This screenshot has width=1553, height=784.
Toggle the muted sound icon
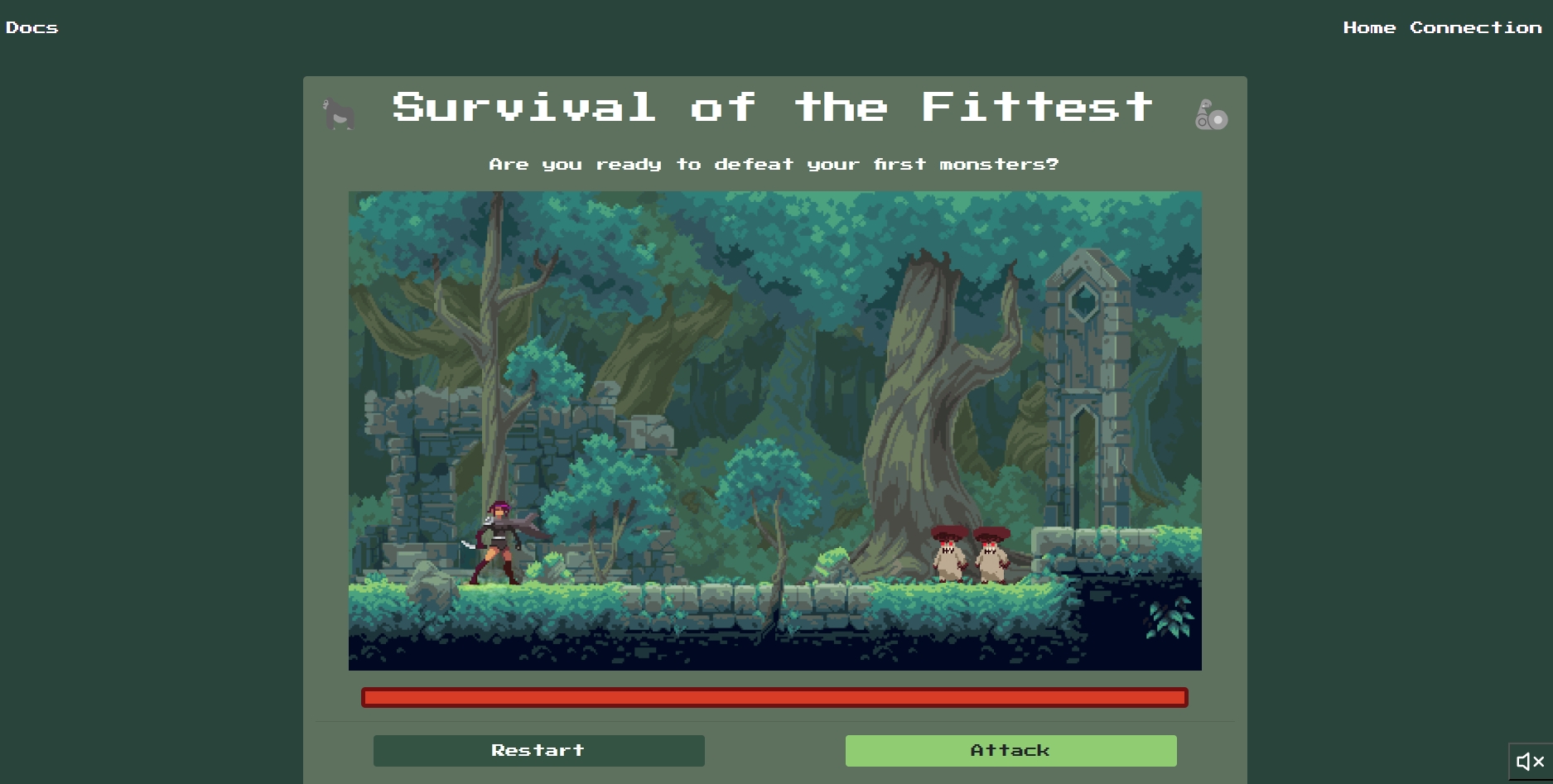pos(1530,762)
